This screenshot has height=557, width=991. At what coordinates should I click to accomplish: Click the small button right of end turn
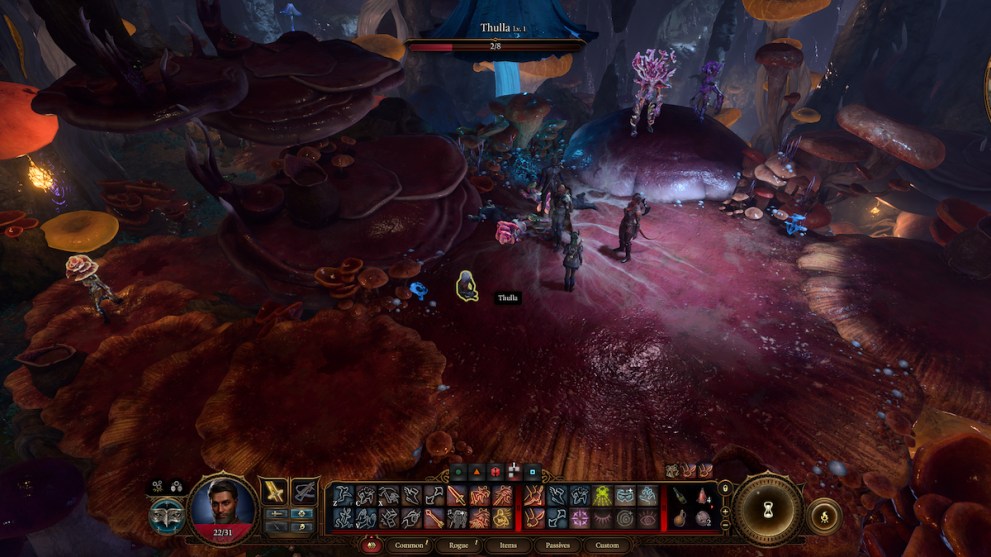(x=824, y=516)
